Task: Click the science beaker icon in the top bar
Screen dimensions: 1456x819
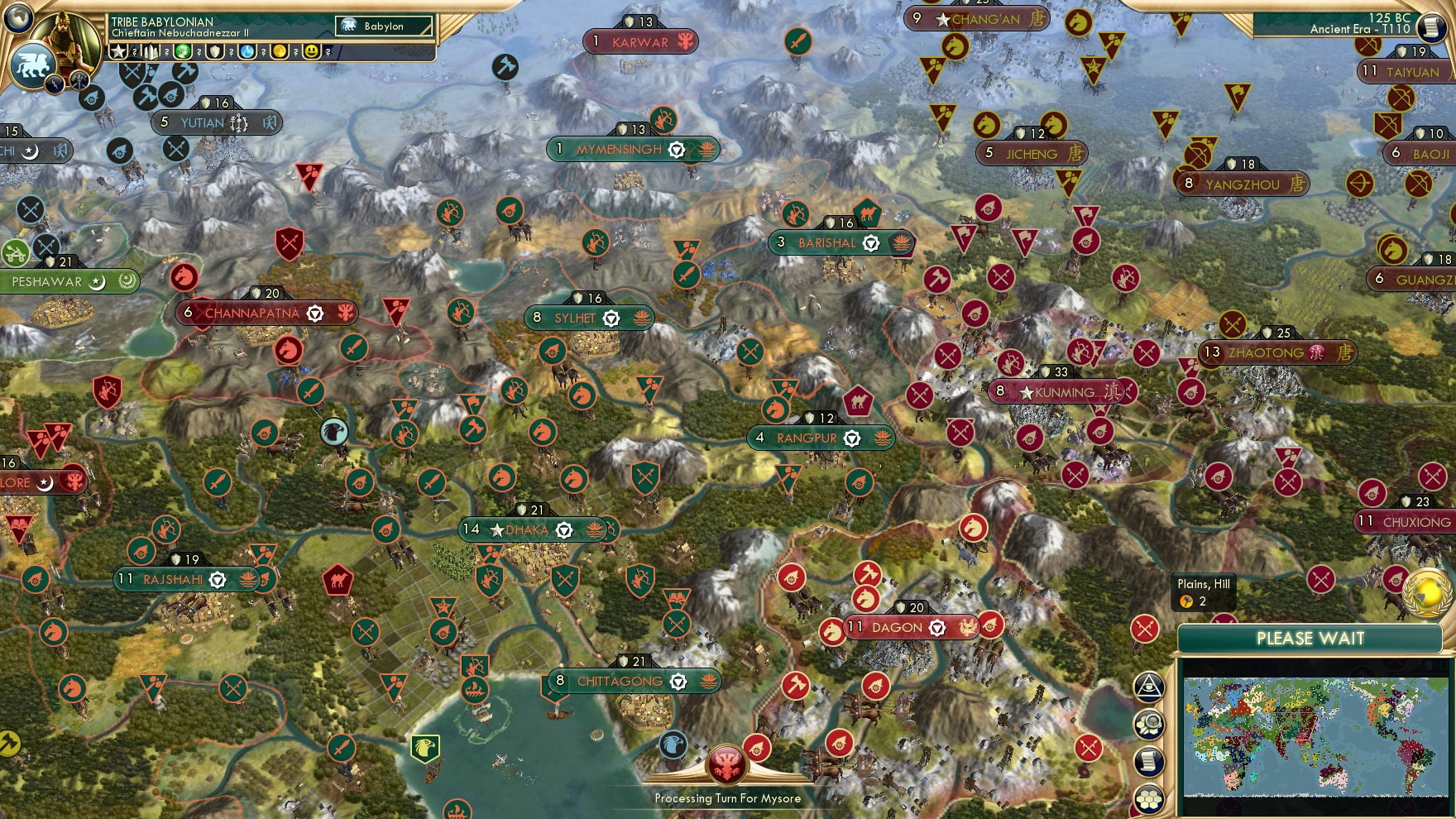Action: [247, 51]
